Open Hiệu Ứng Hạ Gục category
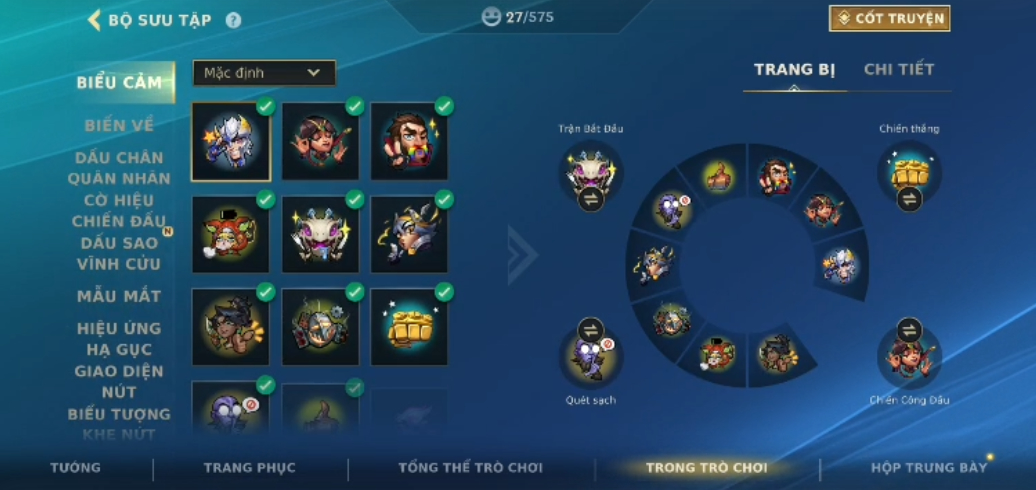Viewport: 1036px width, 490px height. [x=119, y=338]
